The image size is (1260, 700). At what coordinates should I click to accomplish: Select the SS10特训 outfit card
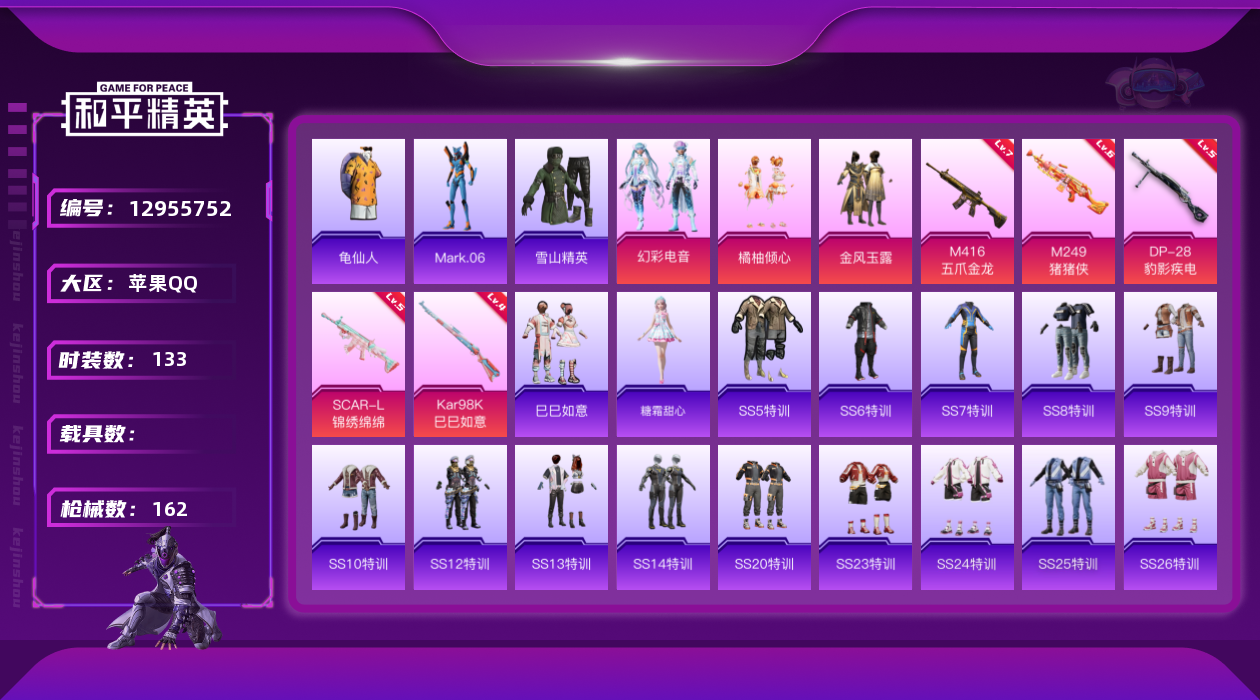(358, 517)
